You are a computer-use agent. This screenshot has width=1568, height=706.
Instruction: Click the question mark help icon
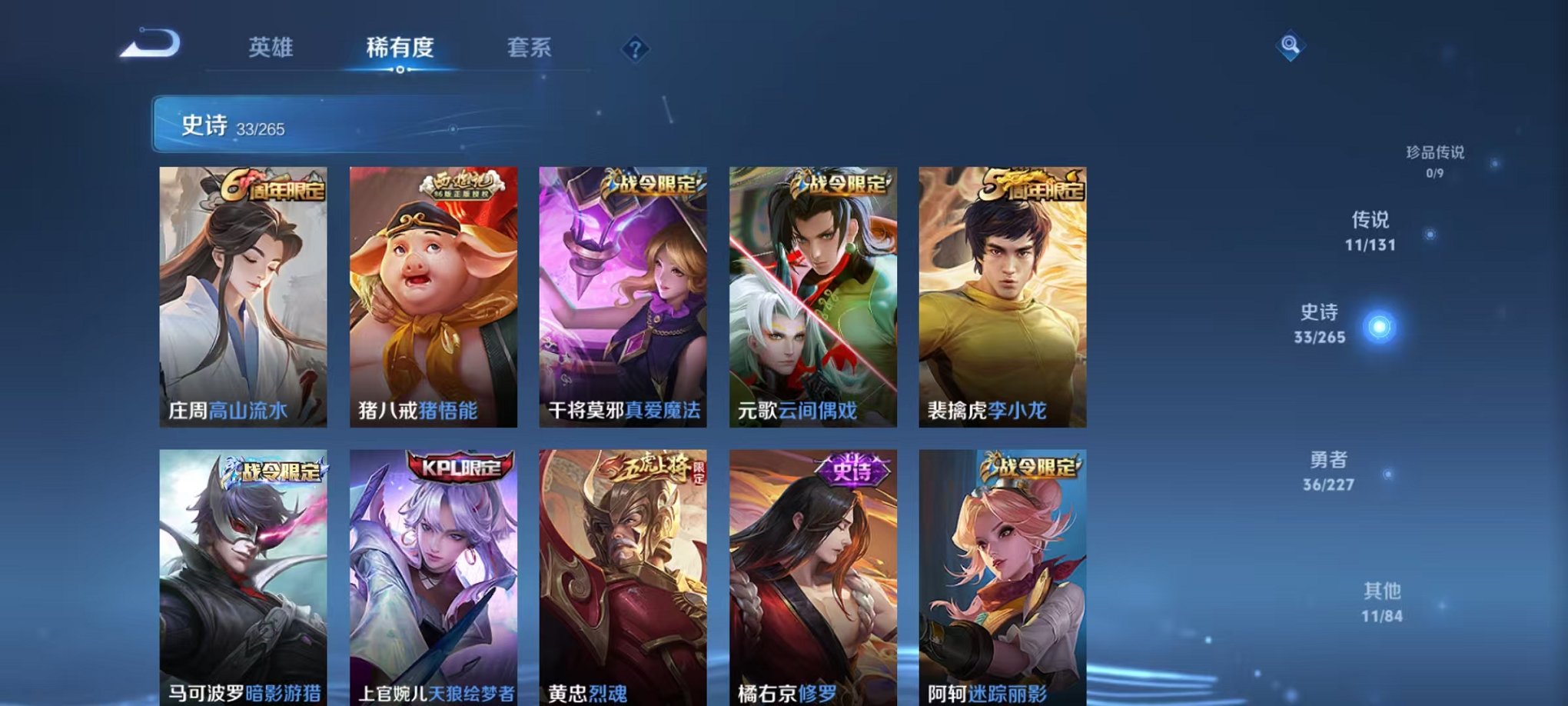coord(635,49)
